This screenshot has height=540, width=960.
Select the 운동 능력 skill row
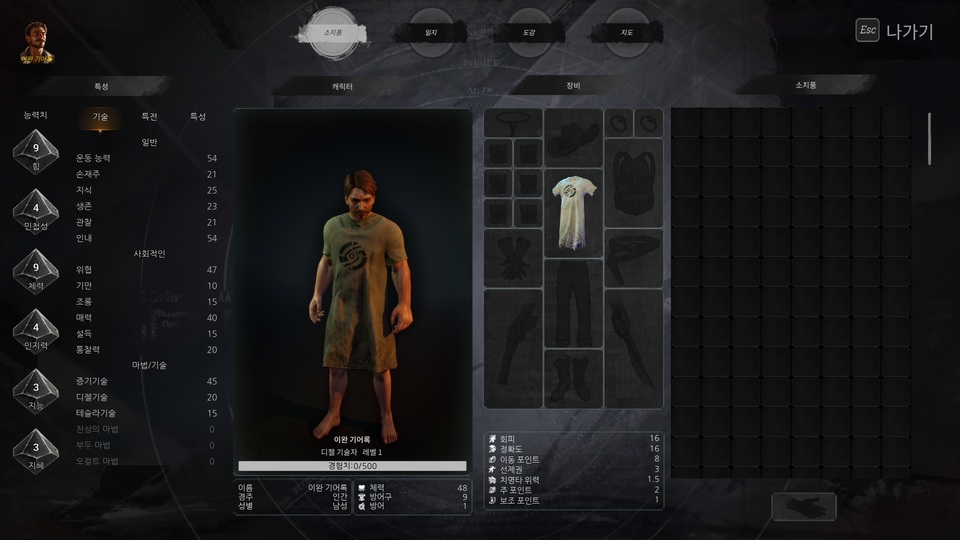pyautogui.click(x=146, y=158)
